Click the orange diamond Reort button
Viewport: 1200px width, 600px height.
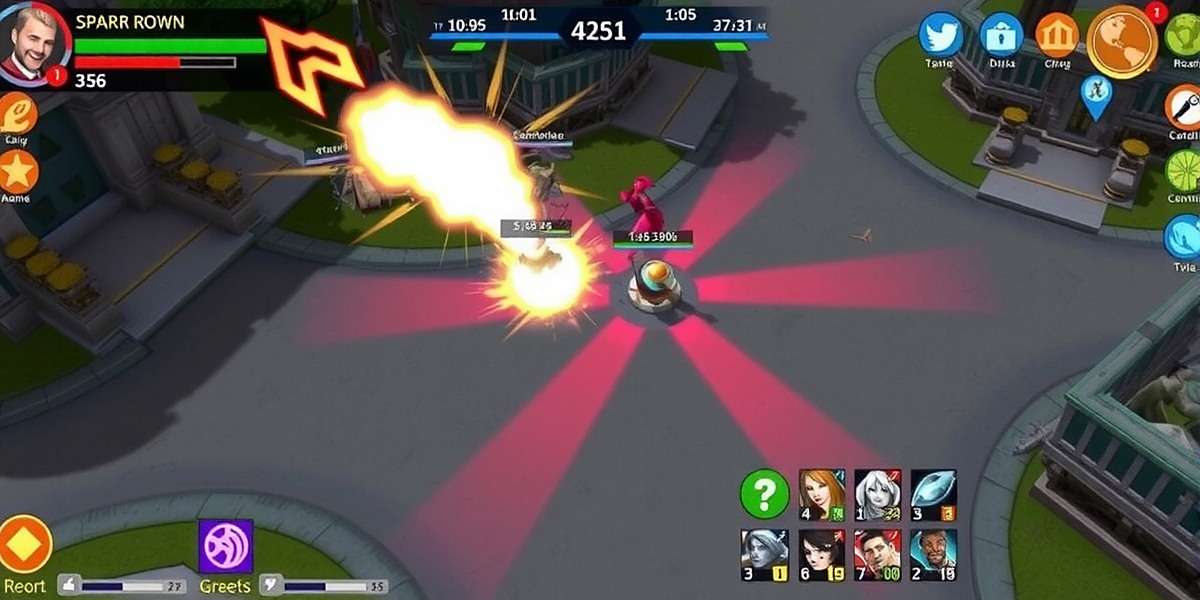pyautogui.click(x=24, y=543)
